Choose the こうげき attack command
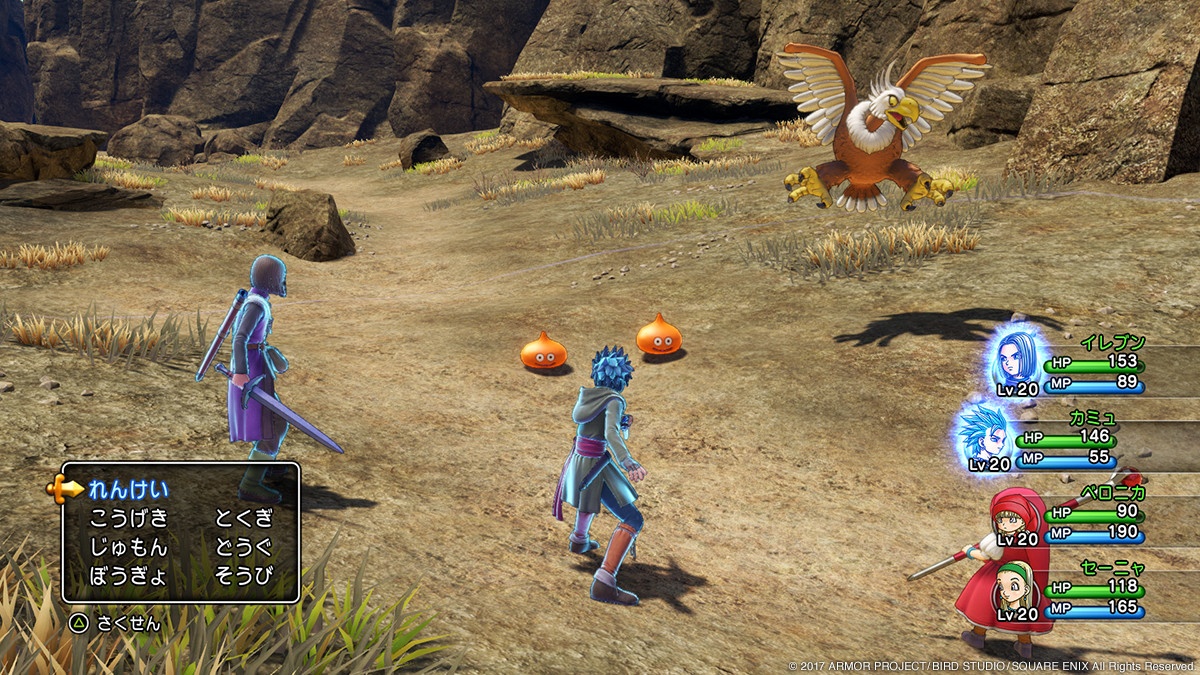 pyautogui.click(x=128, y=518)
